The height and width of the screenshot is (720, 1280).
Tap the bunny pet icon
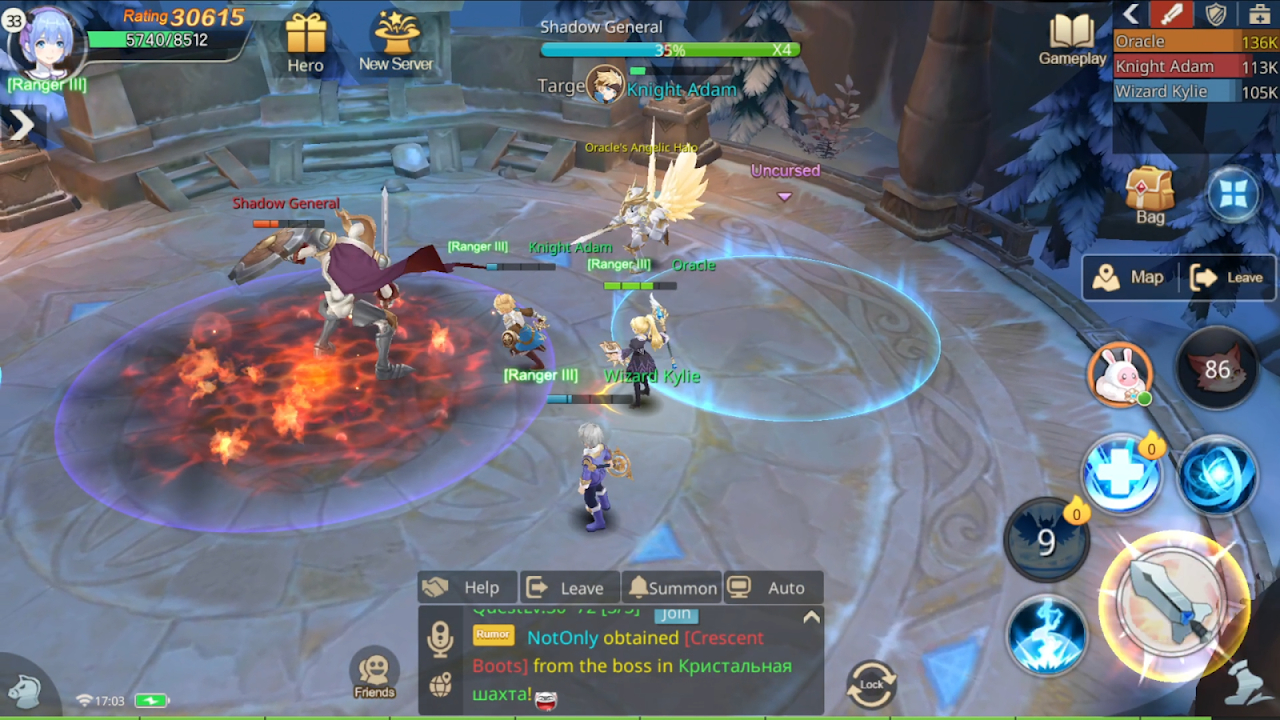1120,375
